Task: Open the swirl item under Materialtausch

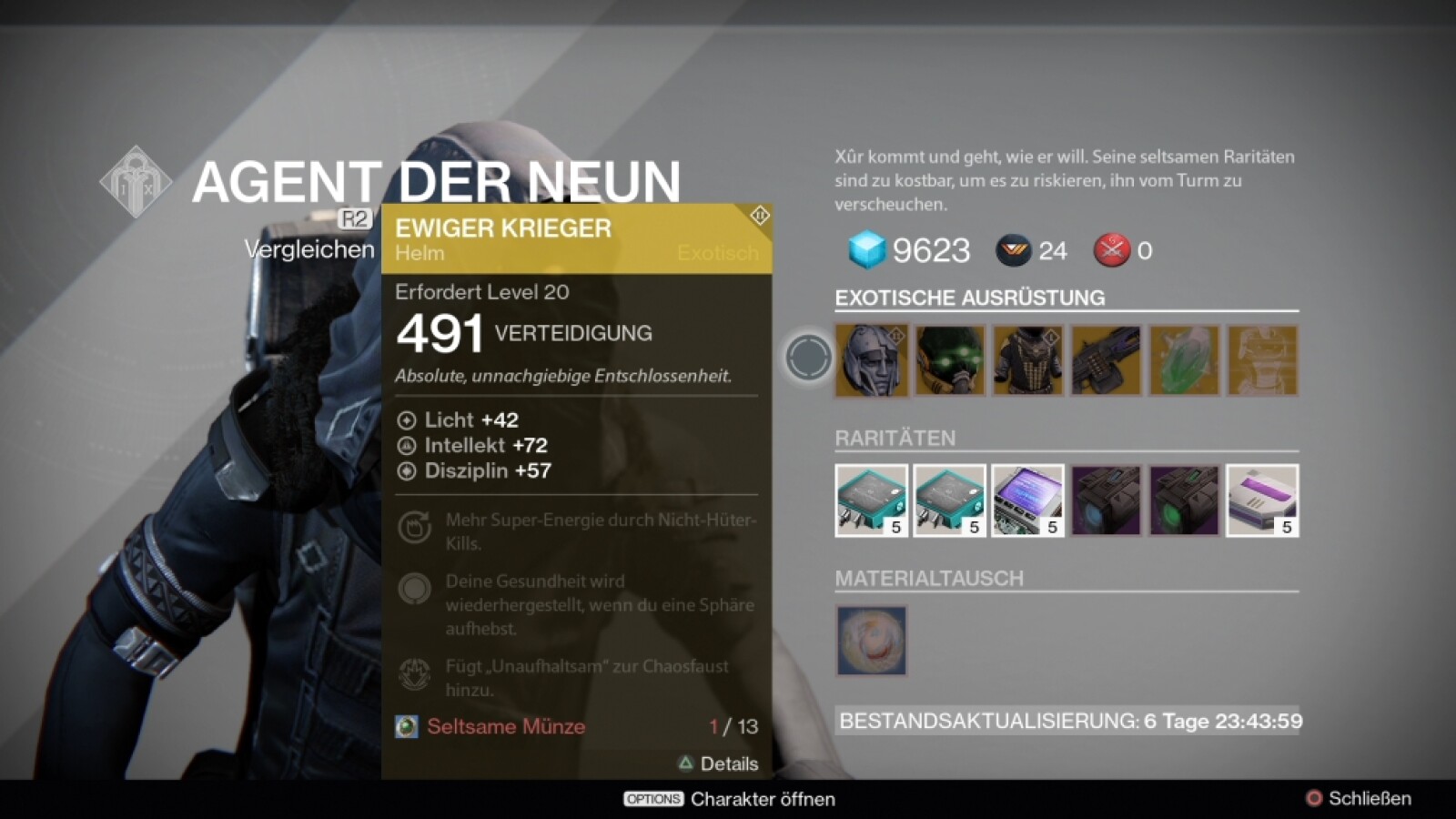Action: (x=872, y=641)
